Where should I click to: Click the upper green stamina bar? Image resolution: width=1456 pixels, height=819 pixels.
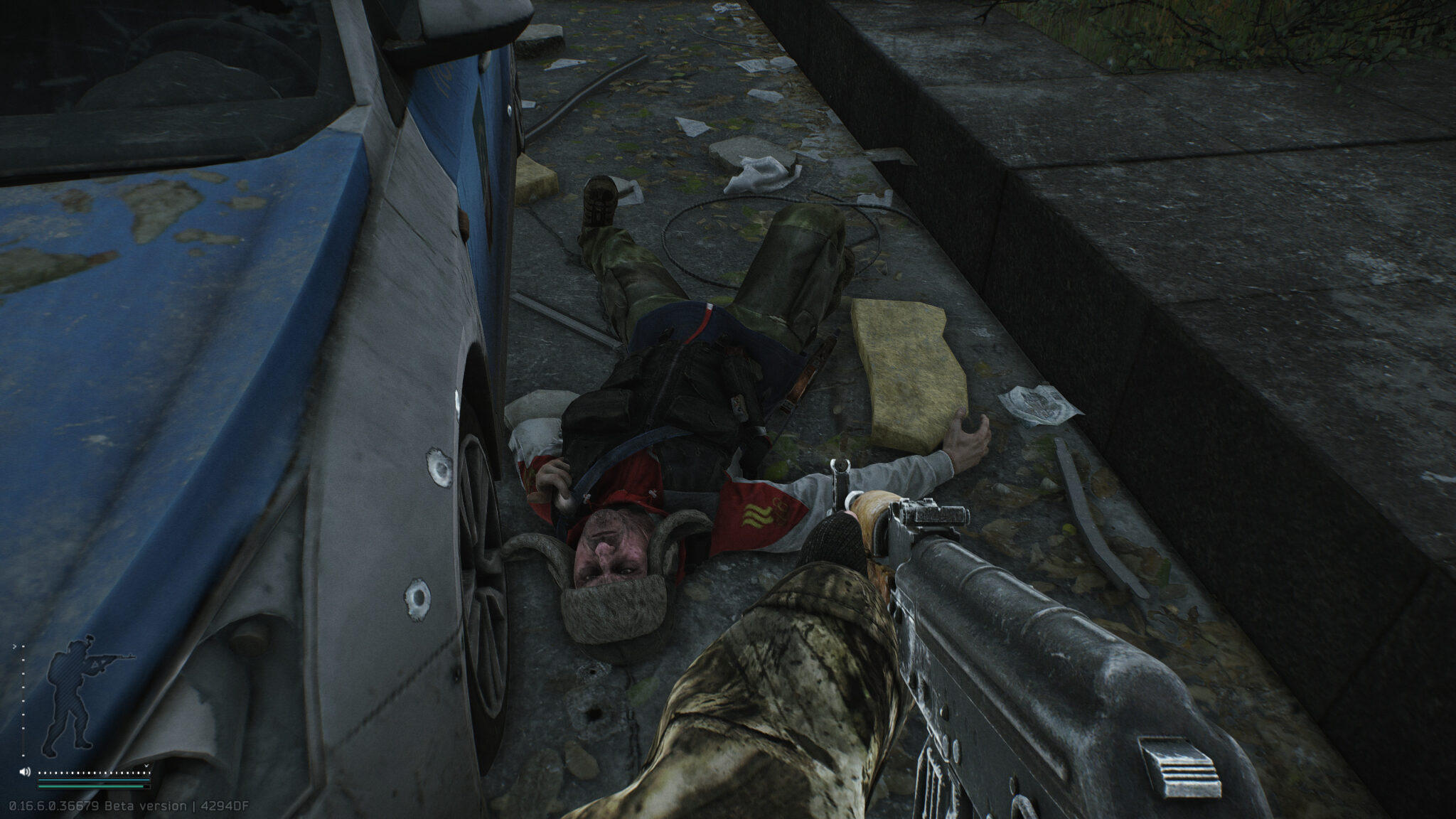click(x=91, y=779)
